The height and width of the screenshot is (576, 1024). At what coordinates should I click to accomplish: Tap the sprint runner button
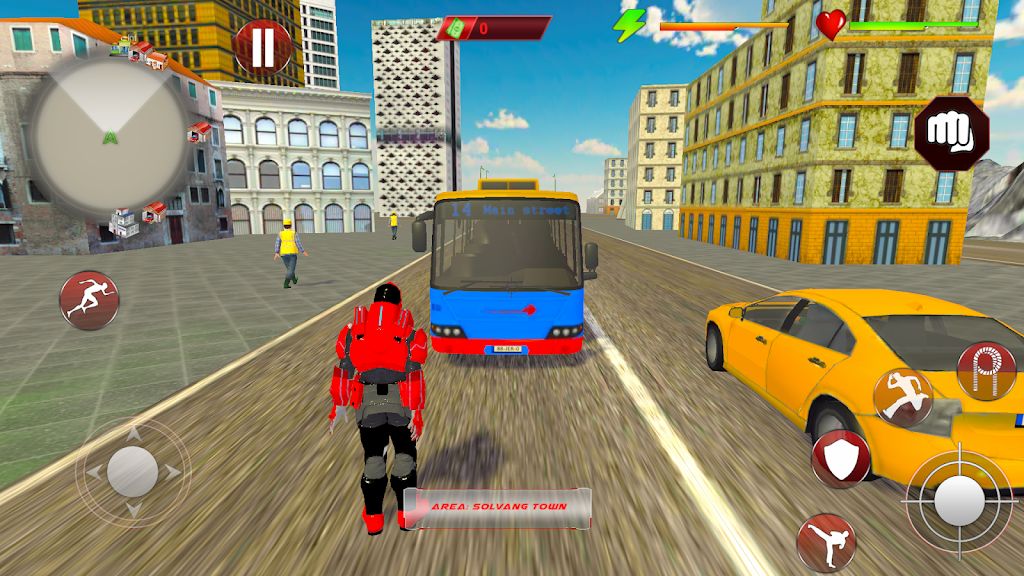(88, 299)
